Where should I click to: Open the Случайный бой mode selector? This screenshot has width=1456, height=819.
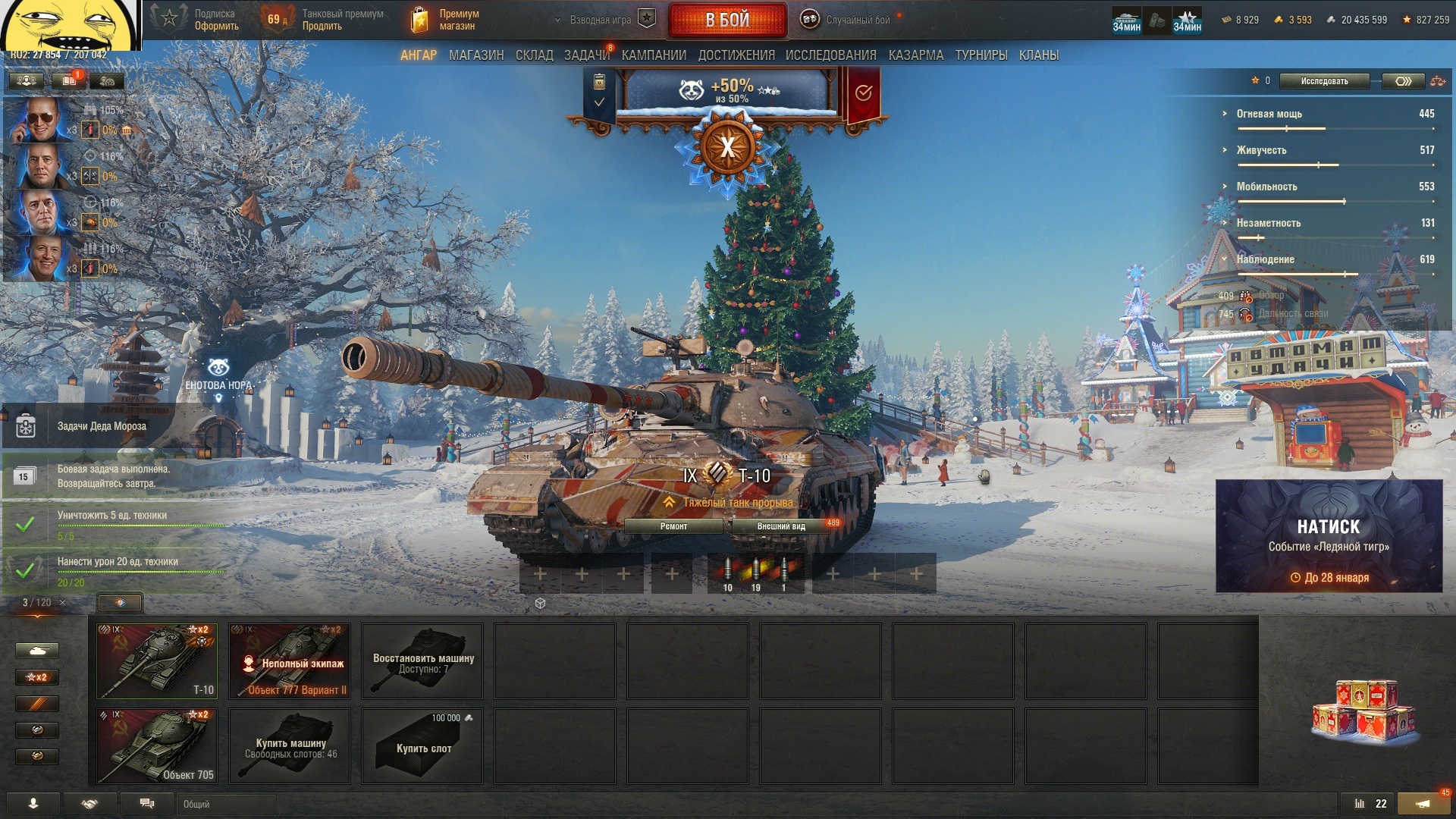[x=849, y=20]
